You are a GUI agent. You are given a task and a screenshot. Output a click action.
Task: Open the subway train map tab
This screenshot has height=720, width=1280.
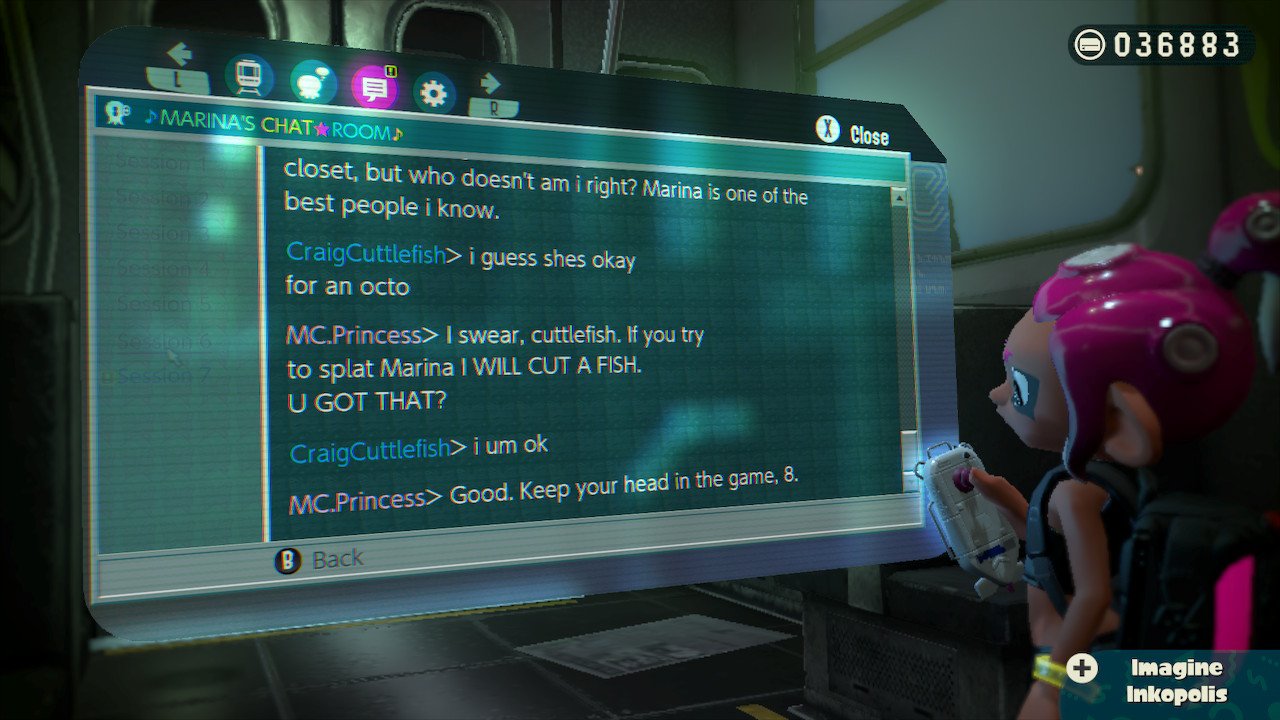tap(249, 75)
